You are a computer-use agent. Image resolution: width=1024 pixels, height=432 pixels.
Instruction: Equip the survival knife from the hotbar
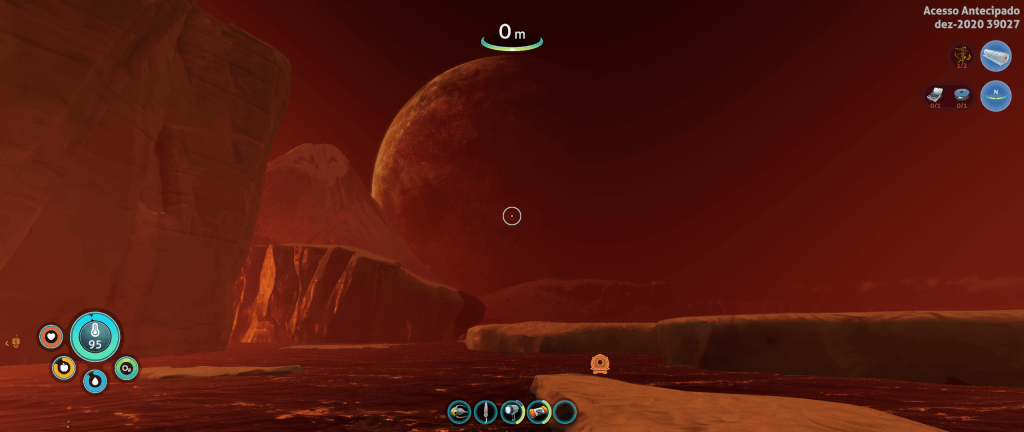pos(486,411)
